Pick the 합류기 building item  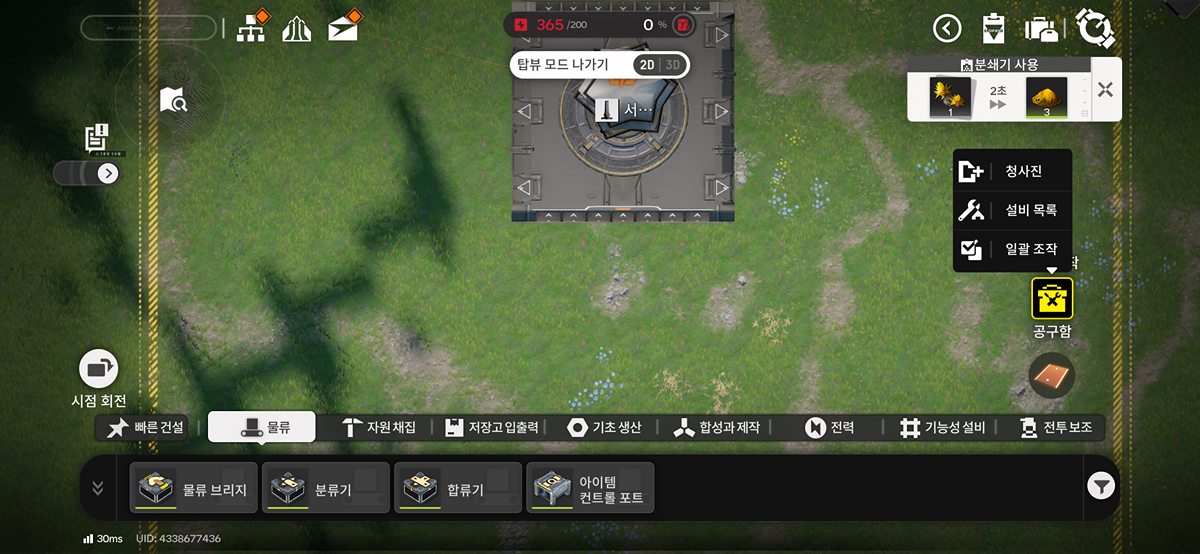pyautogui.click(x=458, y=488)
